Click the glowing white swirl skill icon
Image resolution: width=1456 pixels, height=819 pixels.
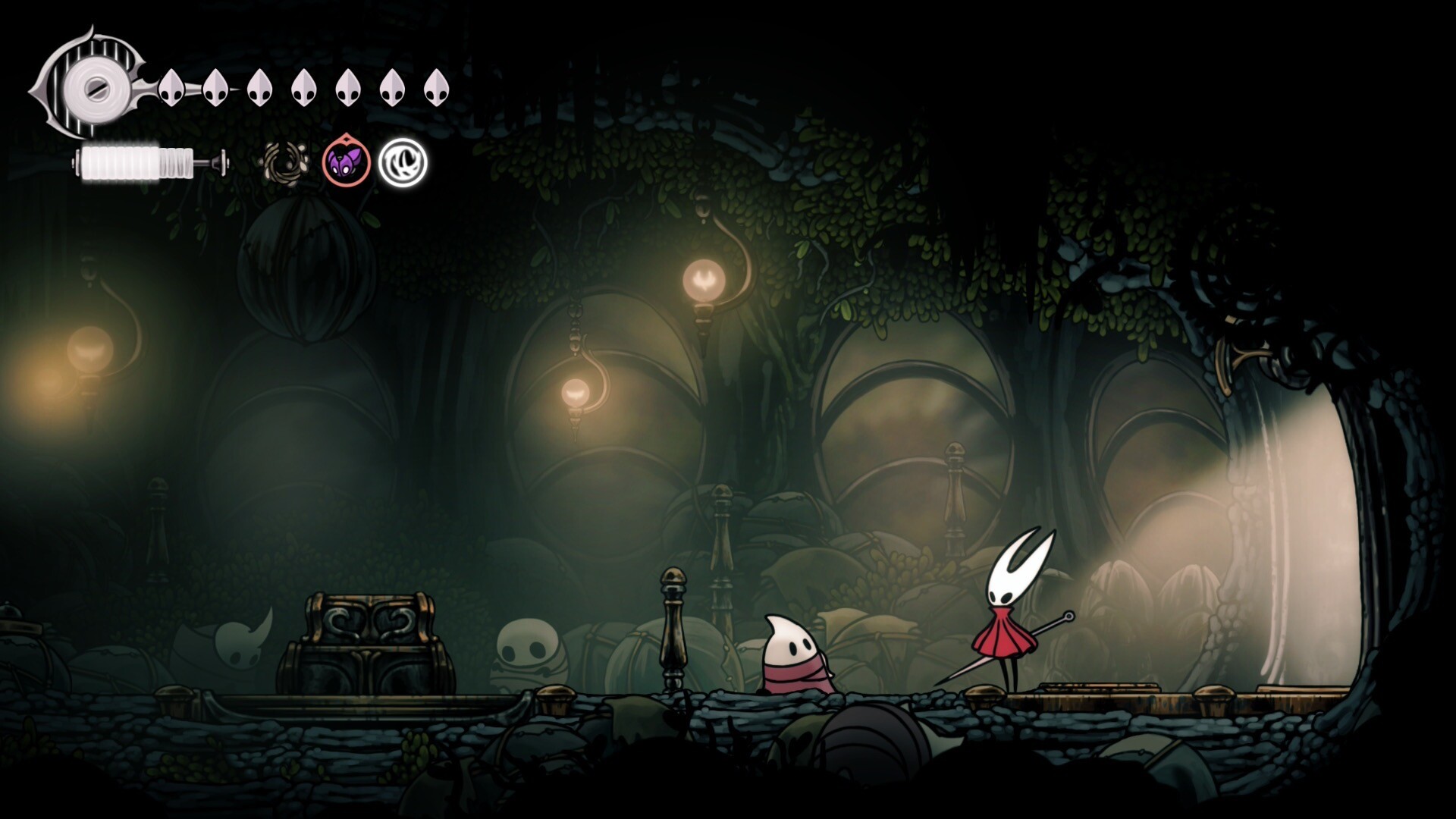[403, 162]
